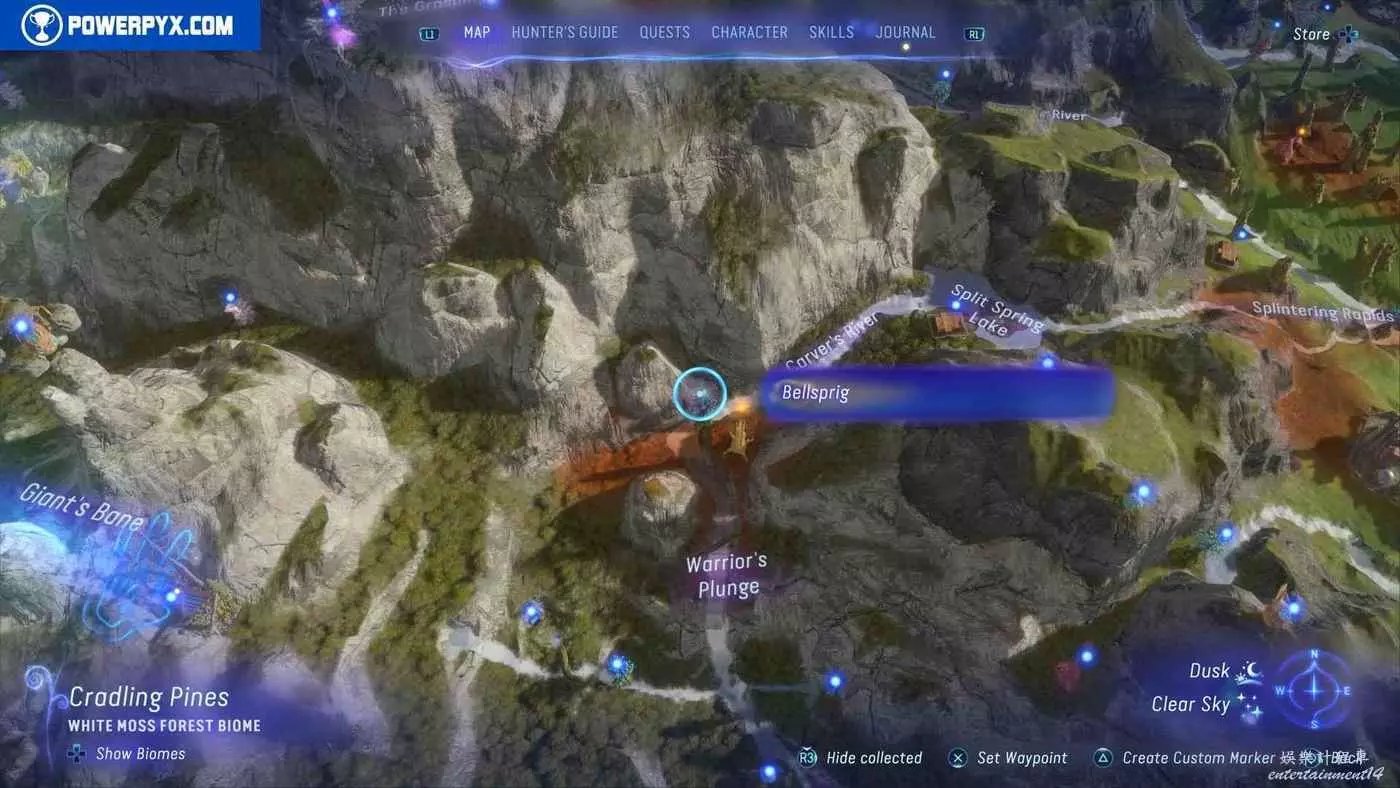Click the PowerPyx.com watermark logo
1400x788 pixels.
(130, 24)
